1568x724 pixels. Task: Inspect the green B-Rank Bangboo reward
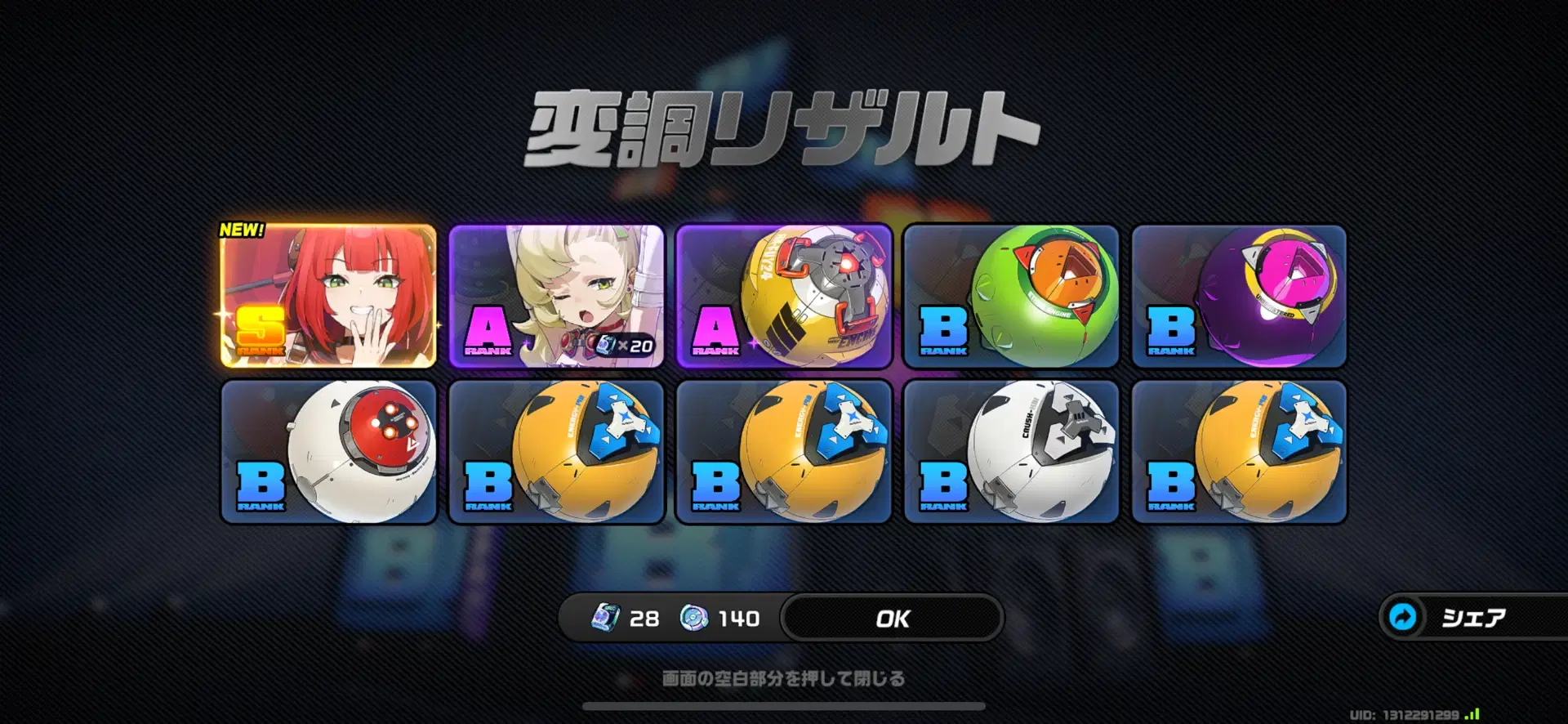[x=1009, y=297]
